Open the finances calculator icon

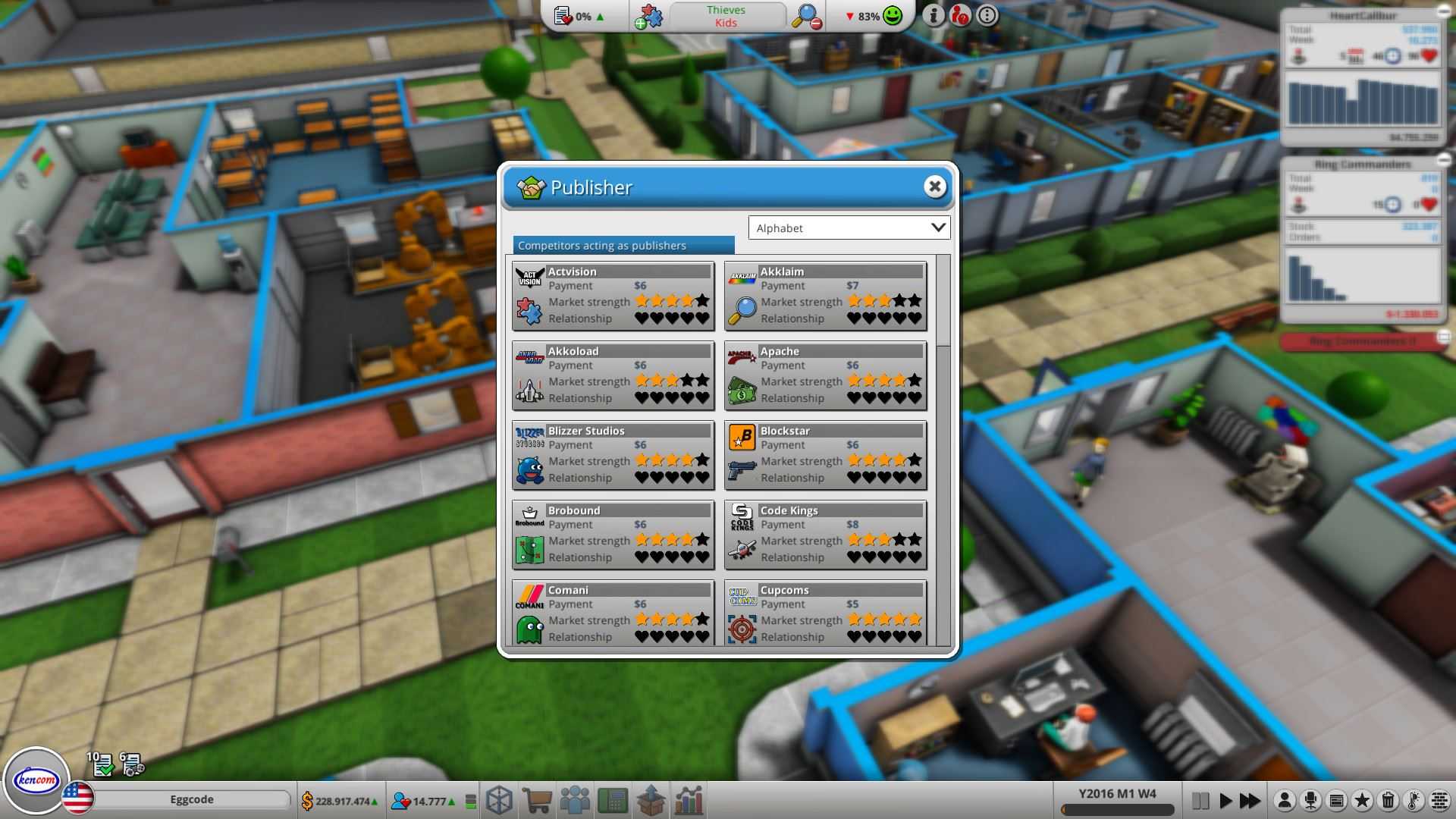coord(613,800)
